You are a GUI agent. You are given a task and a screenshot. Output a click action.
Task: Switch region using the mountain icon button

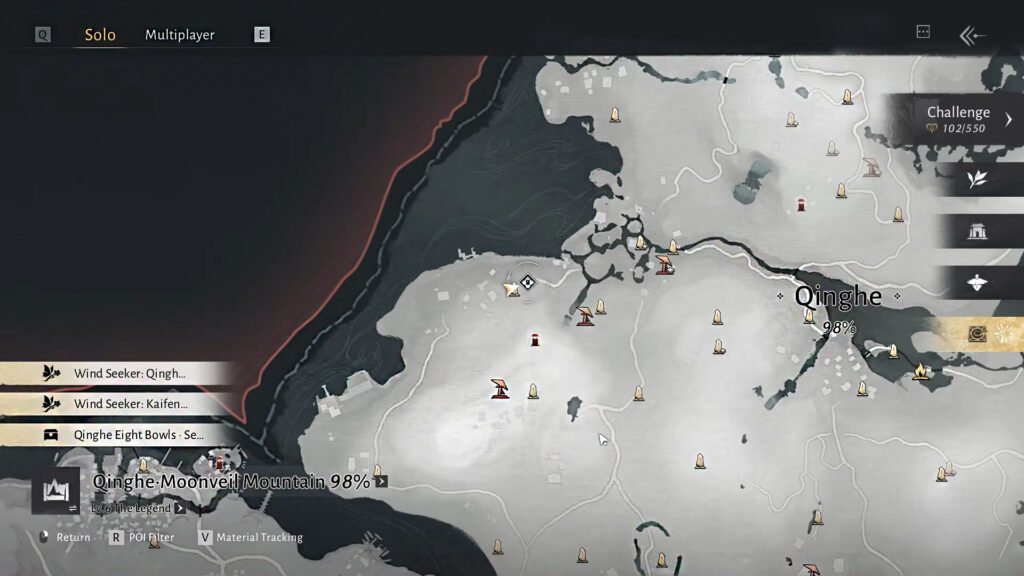pos(56,491)
